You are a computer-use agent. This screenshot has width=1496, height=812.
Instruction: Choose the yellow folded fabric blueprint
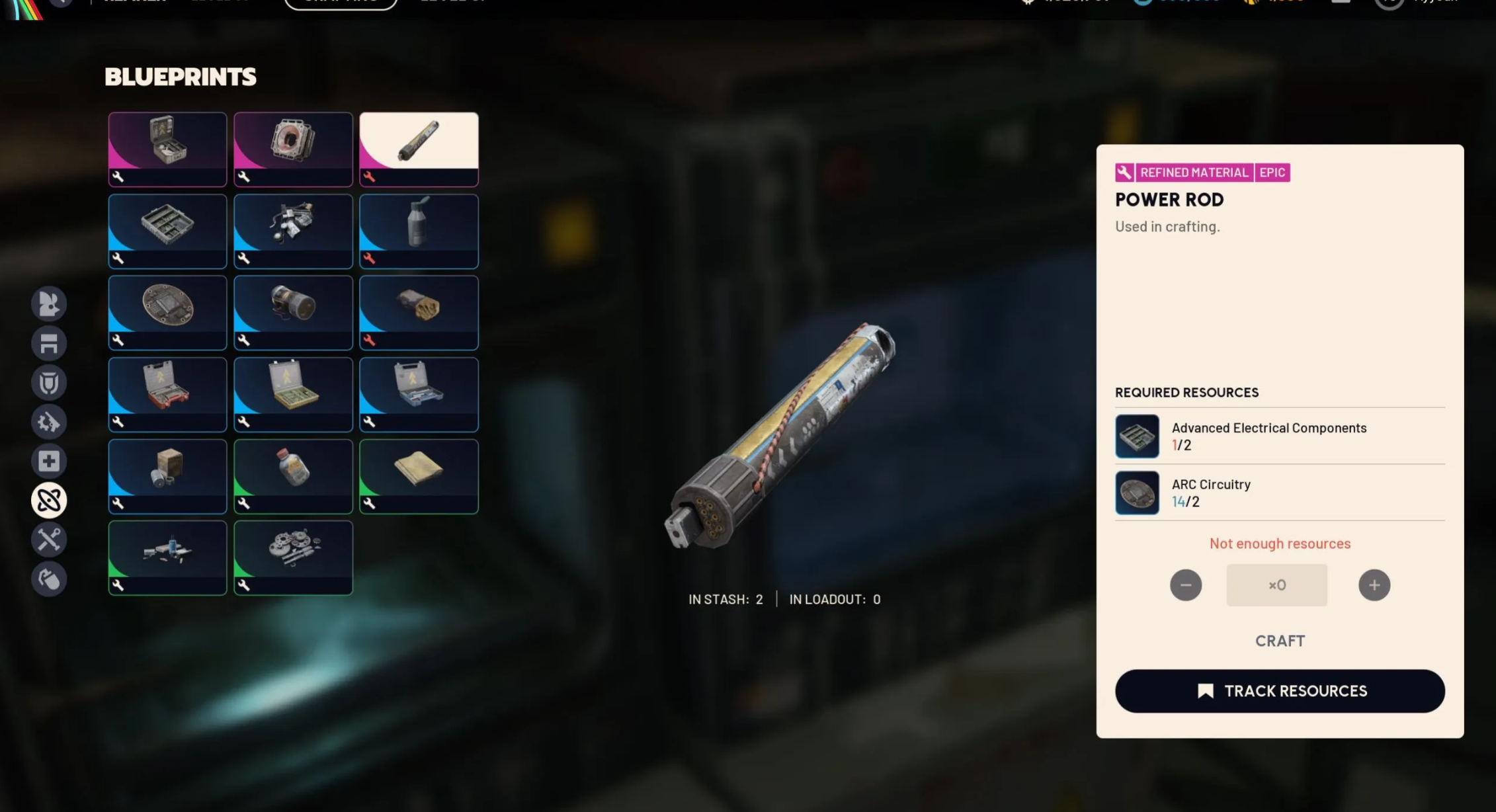tap(419, 476)
